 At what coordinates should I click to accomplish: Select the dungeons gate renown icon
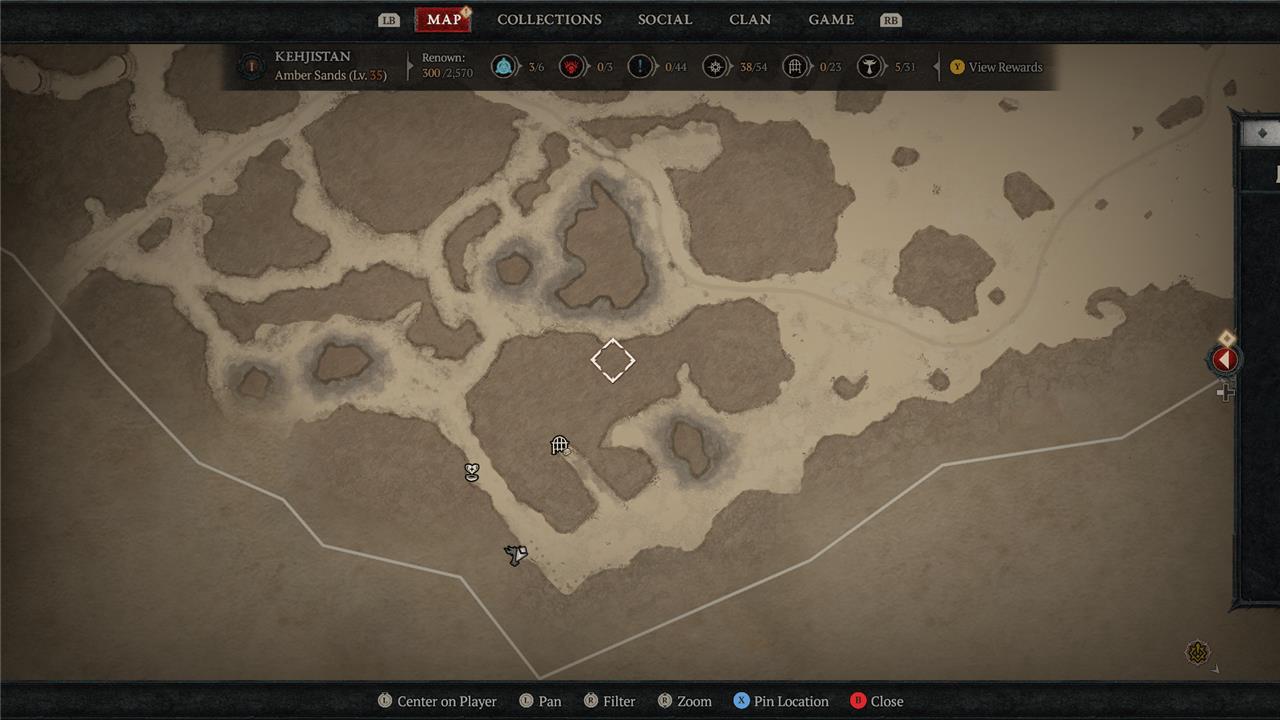pyautogui.click(x=795, y=67)
